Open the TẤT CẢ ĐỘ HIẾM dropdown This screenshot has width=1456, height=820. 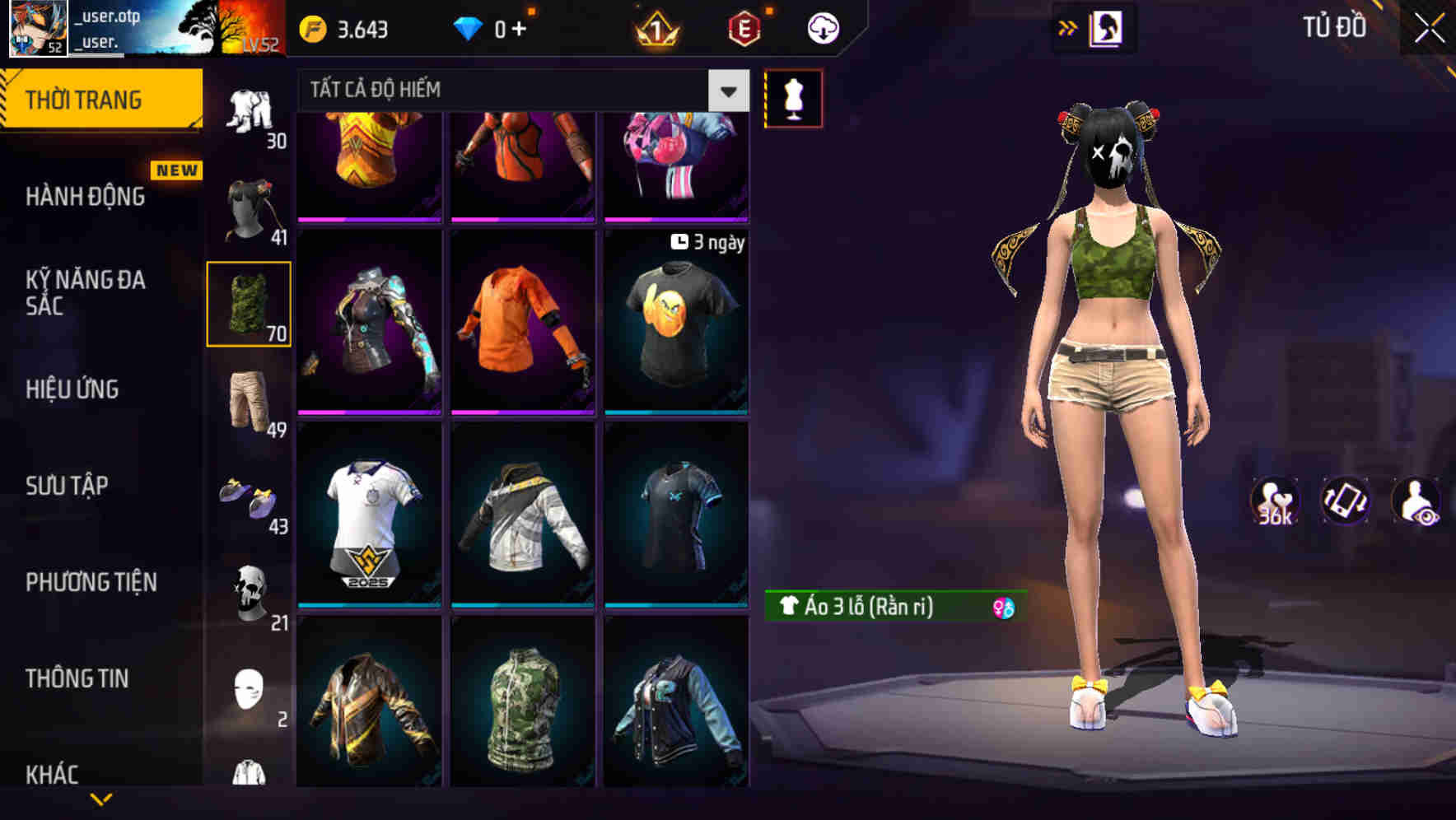pyautogui.click(x=519, y=89)
